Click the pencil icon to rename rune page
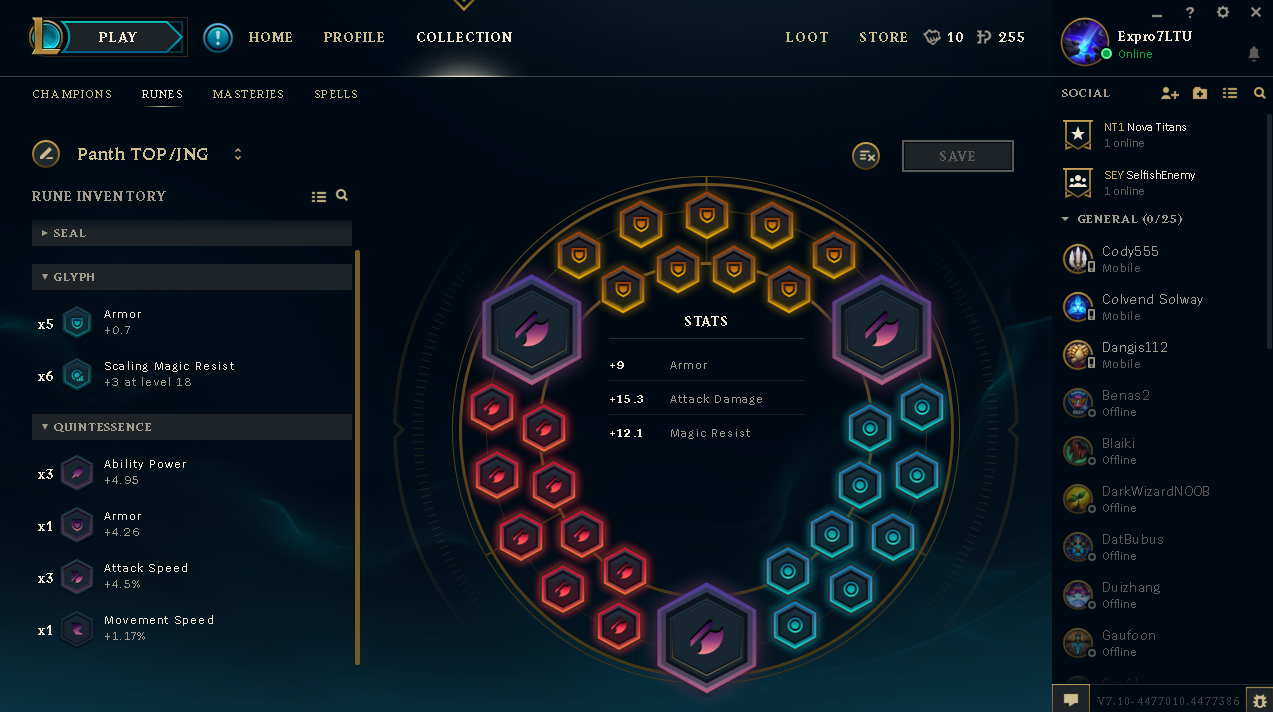1273x712 pixels. (x=46, y=154)
